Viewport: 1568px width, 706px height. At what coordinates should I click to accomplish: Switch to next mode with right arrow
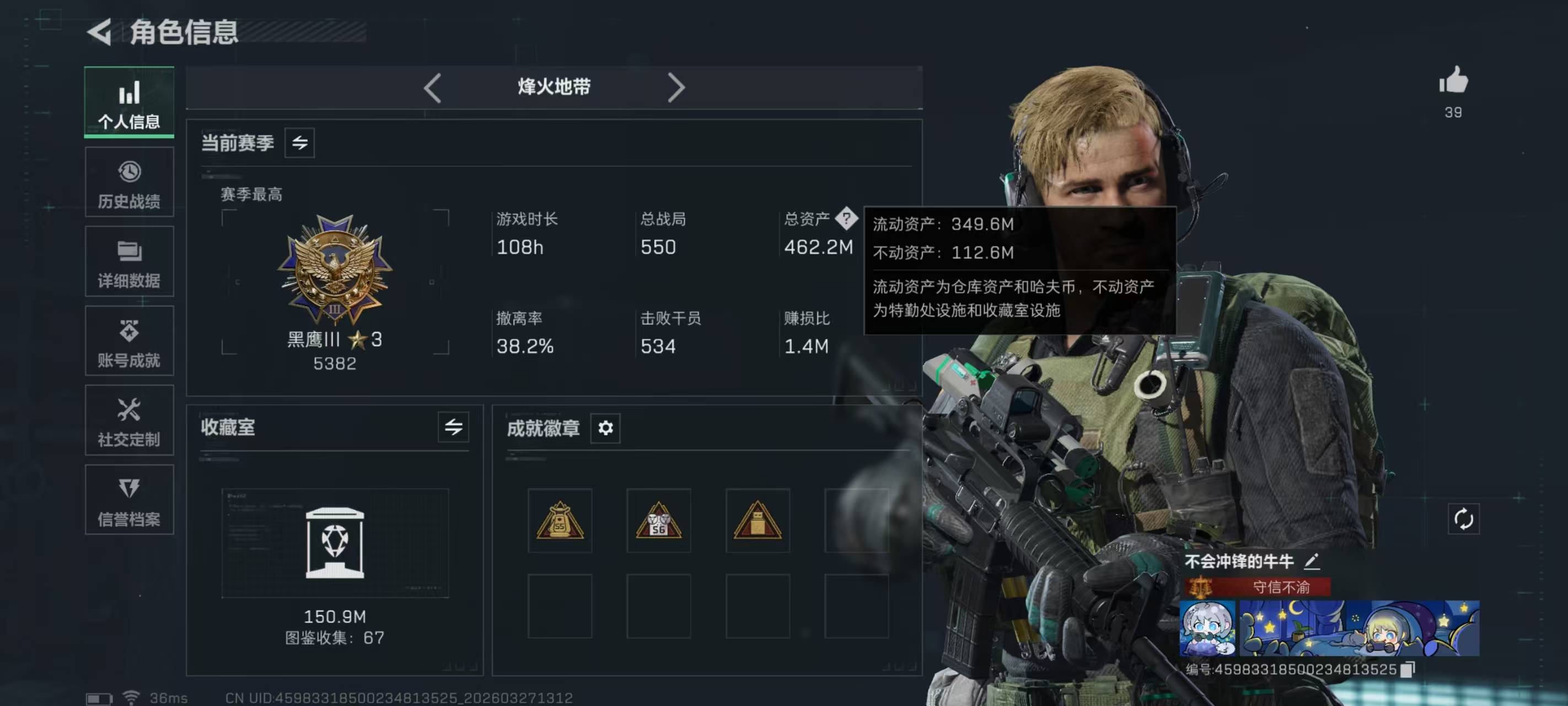click(675, 88)
